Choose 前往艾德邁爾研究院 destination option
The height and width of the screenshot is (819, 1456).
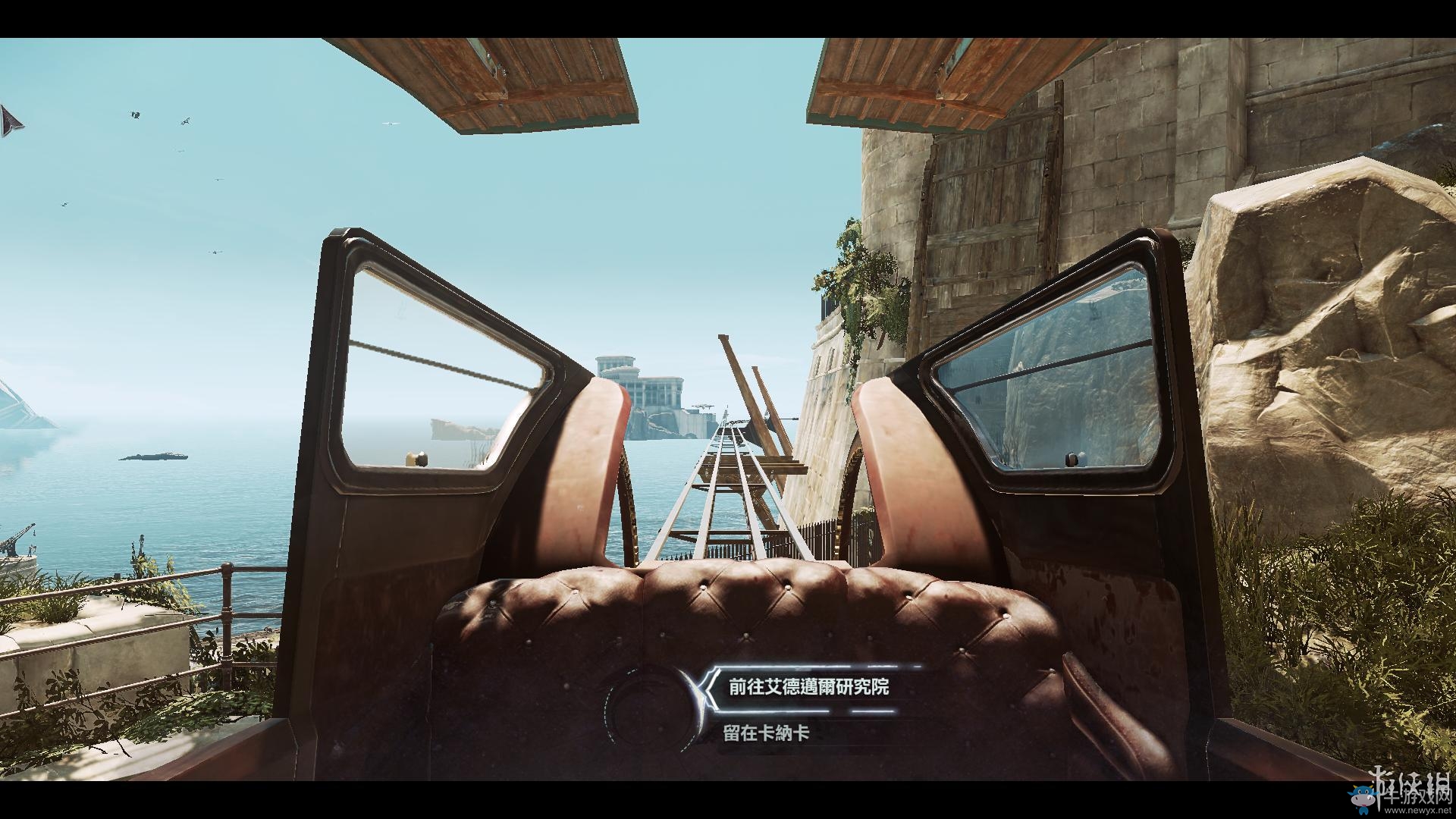tap(808, 687)
